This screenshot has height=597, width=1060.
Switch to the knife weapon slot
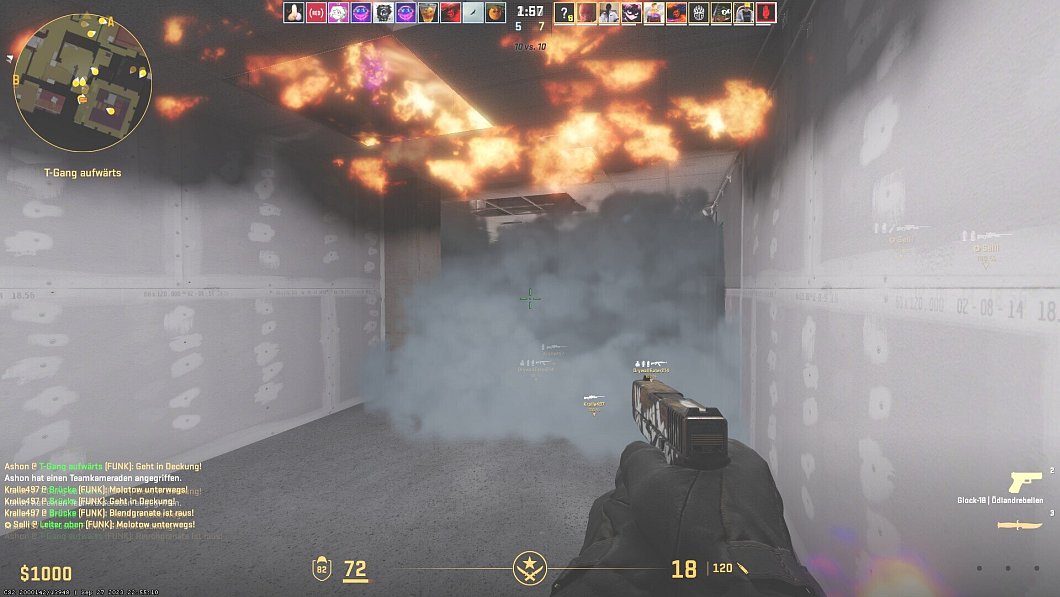[1024, 525]
